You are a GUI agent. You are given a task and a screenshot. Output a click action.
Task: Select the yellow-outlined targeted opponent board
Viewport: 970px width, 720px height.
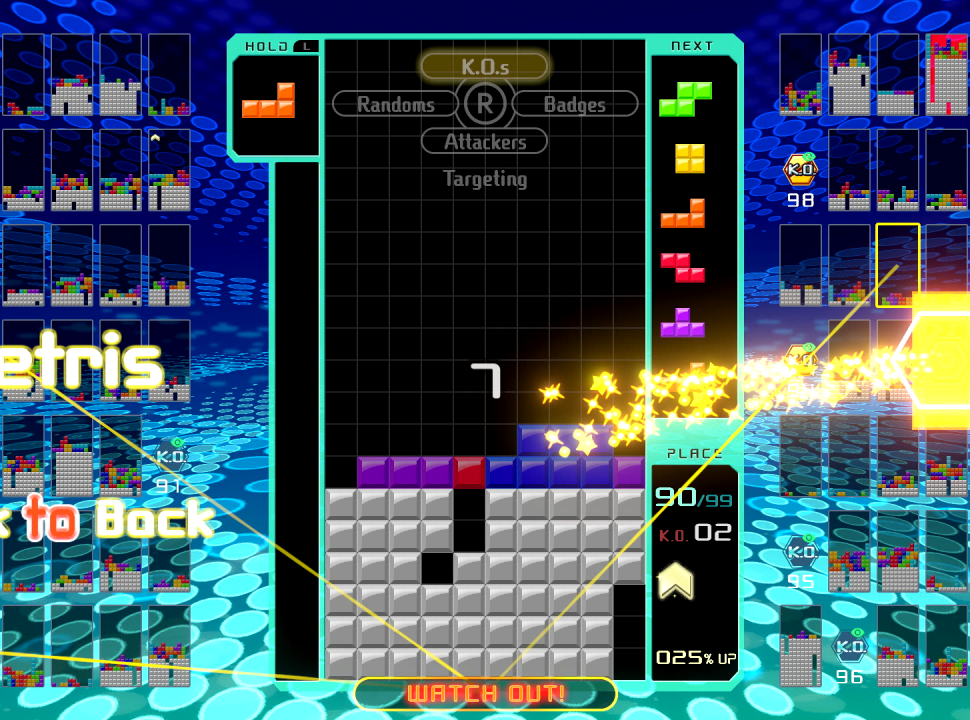(897, 265)
